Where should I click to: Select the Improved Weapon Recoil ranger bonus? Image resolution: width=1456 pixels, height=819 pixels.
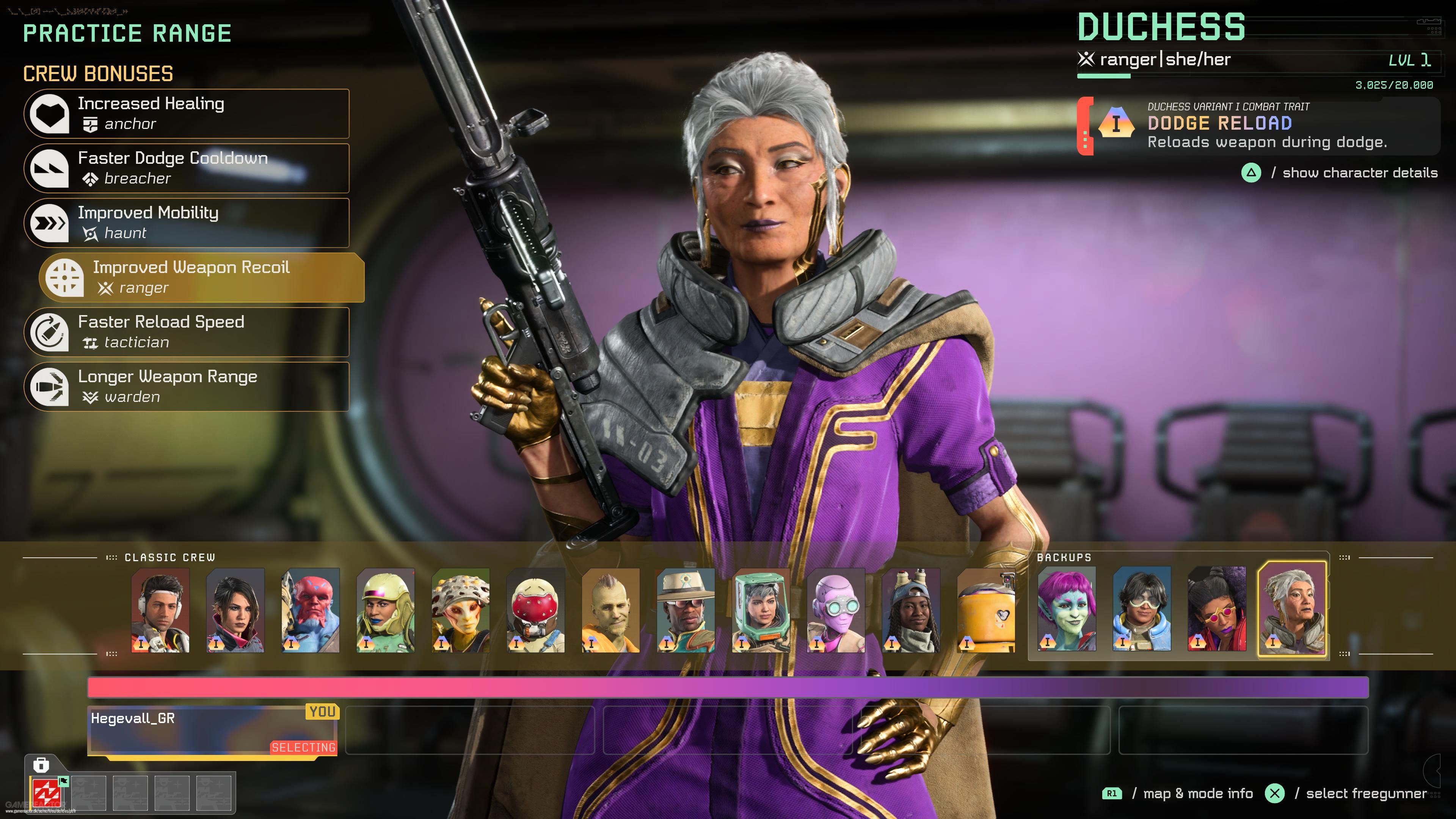(202, 278)
